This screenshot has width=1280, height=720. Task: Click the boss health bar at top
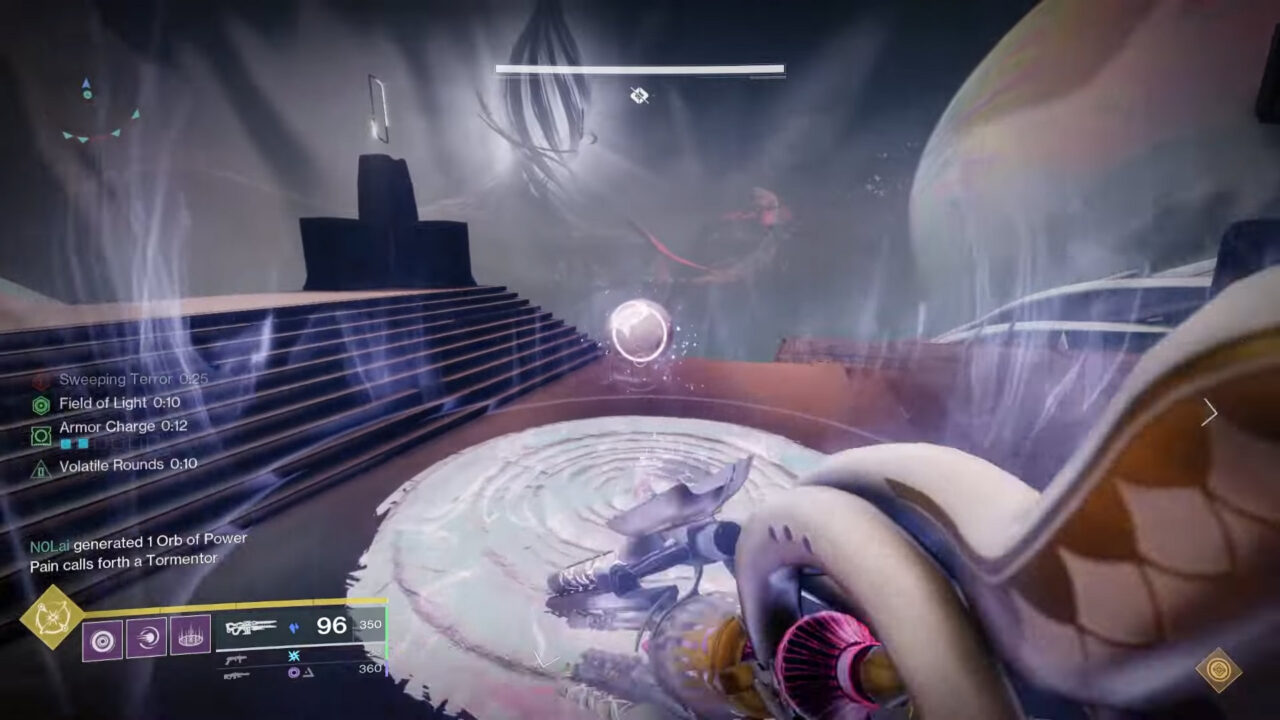tap(638, 67)
